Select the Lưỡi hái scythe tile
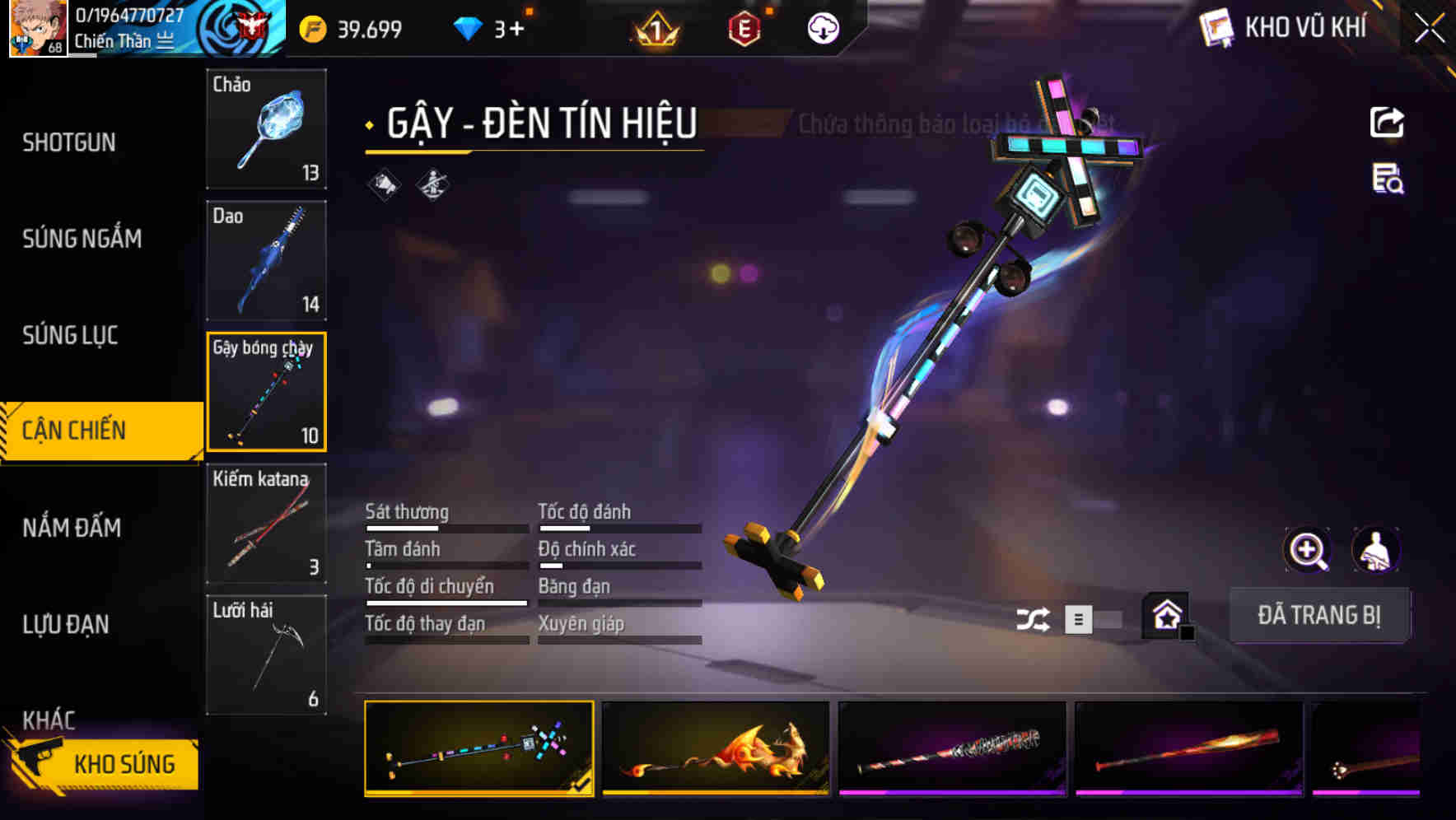This screenshot has height=820, width=1456. click(266, 655)
